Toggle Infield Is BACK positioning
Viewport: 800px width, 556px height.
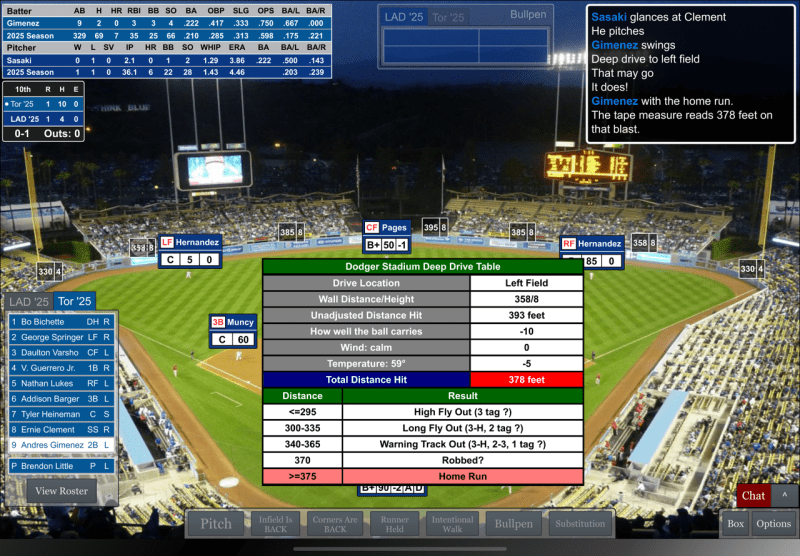pos(275,523)
